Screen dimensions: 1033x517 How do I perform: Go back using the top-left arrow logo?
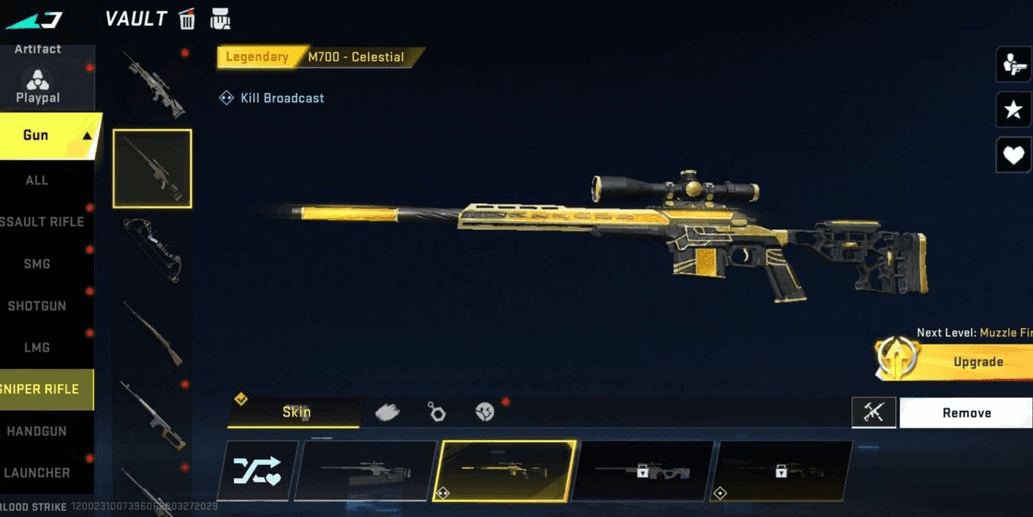click(34, 19)
